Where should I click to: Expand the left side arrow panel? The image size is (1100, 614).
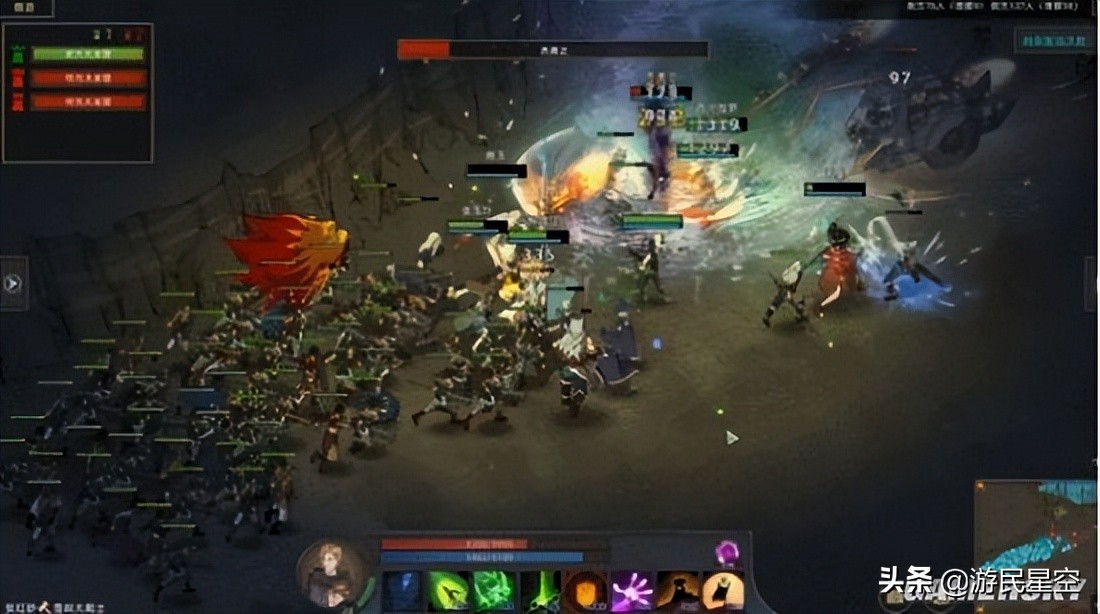pyautogui.click(x=13, y=283)
